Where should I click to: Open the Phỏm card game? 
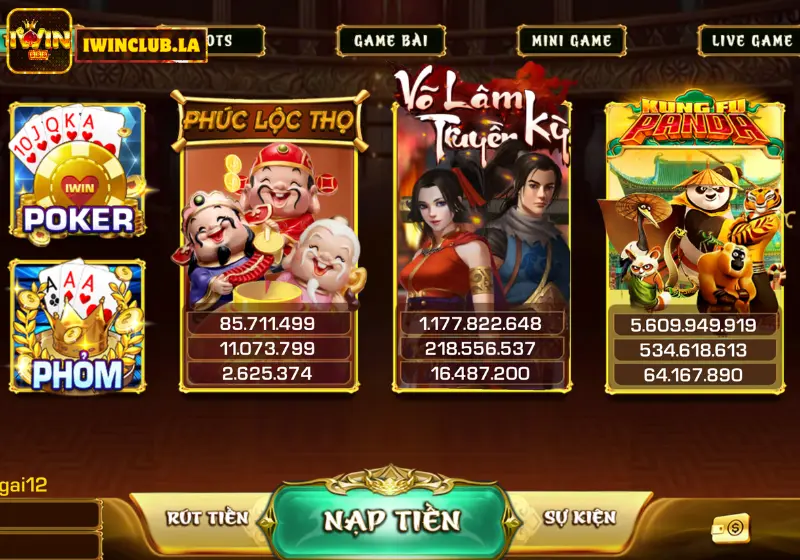(78, 327)
